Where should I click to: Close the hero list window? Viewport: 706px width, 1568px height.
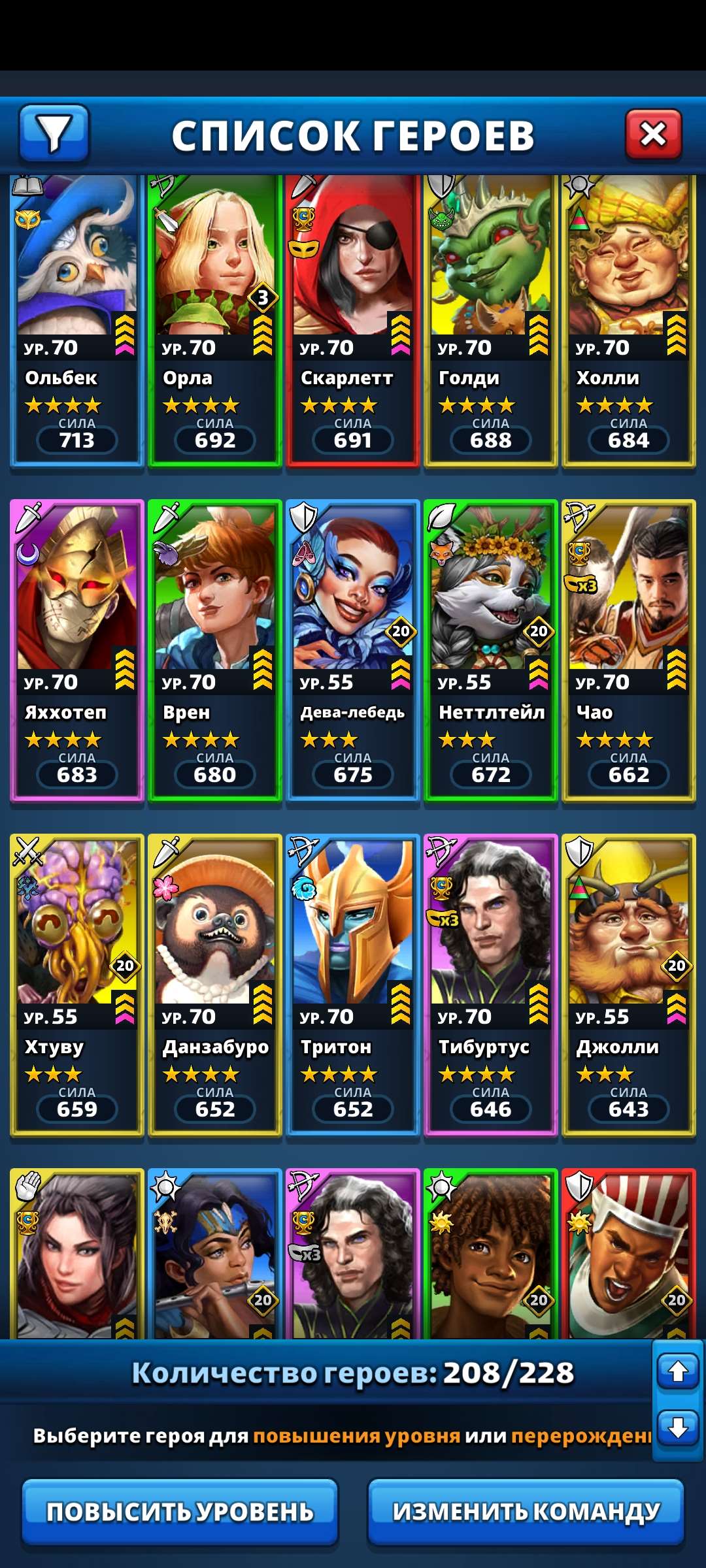click(653, 135)
